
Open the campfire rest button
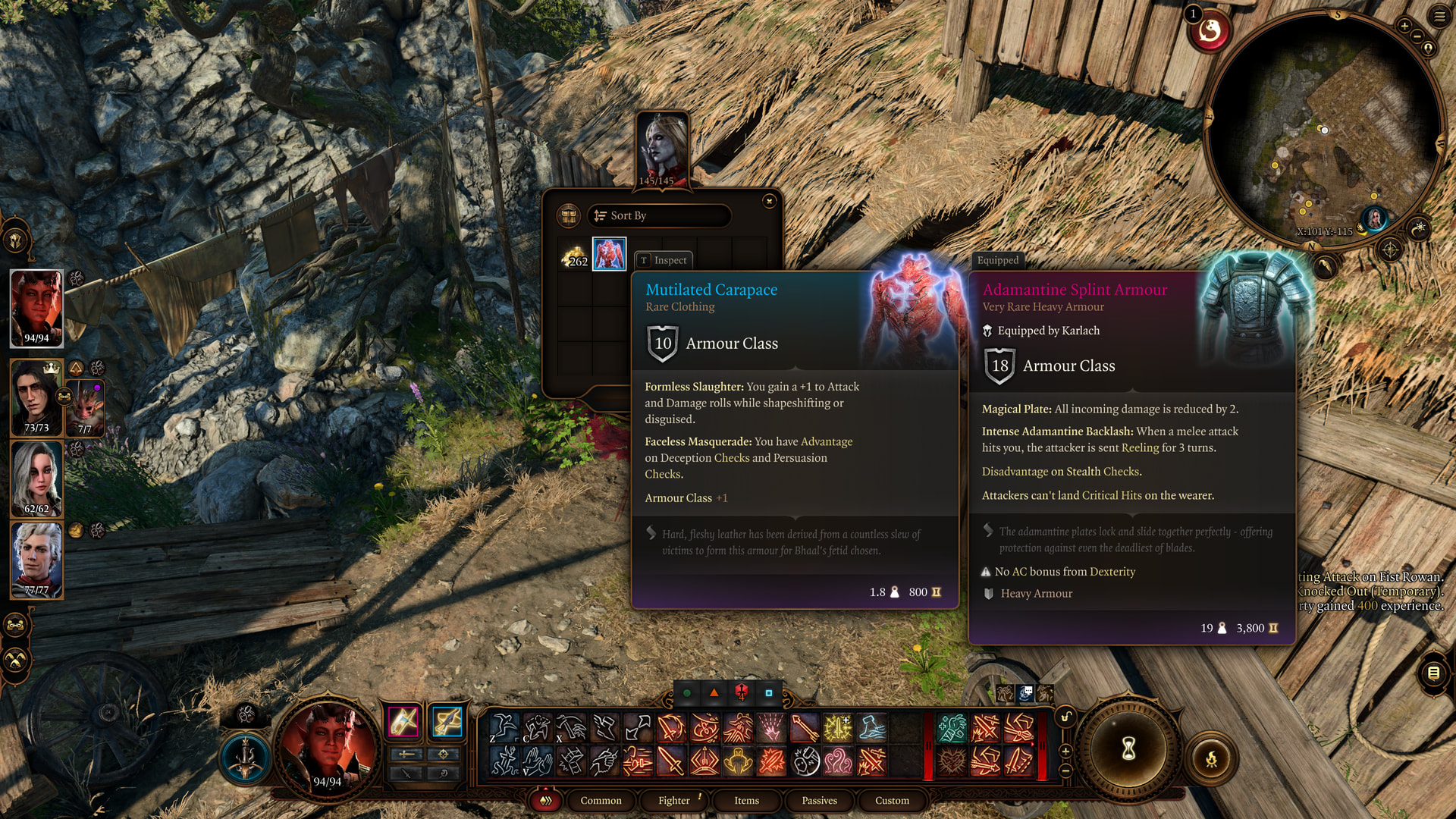[x=1211, y=758]
